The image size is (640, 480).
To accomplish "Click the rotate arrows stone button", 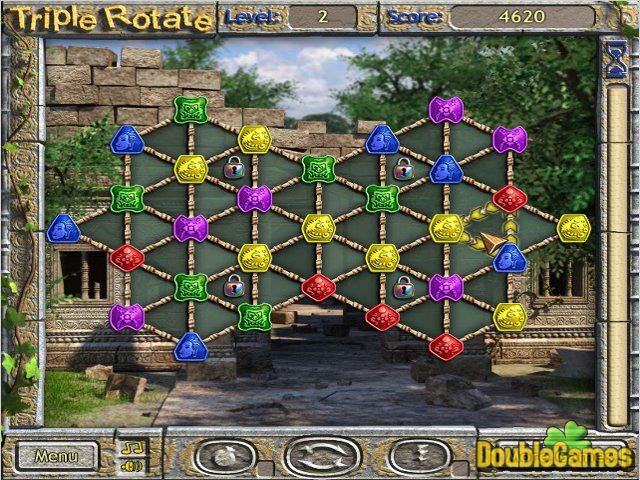I will coord(322,457).
